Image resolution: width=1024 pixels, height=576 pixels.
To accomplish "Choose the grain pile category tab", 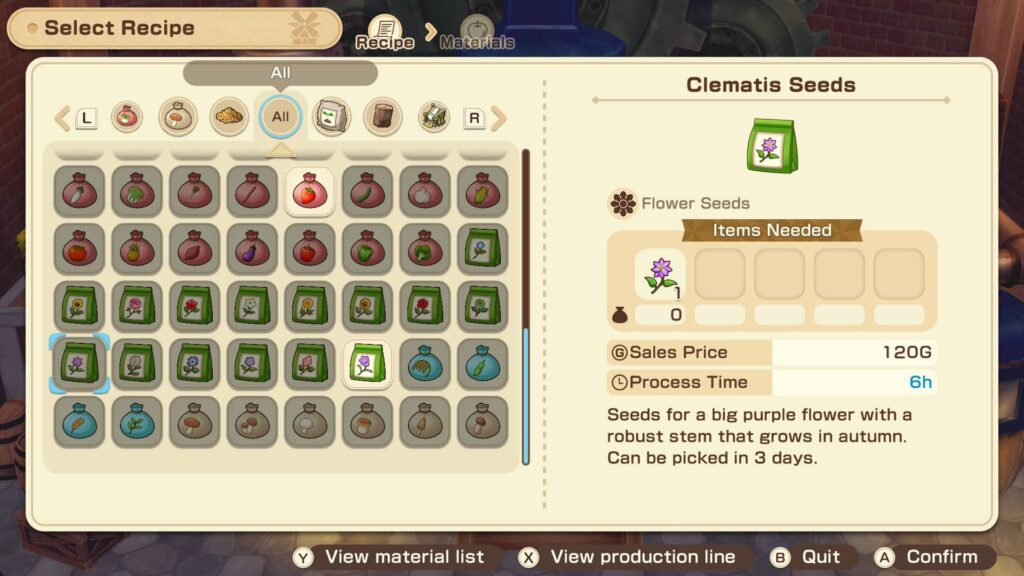I will point(229,117).
